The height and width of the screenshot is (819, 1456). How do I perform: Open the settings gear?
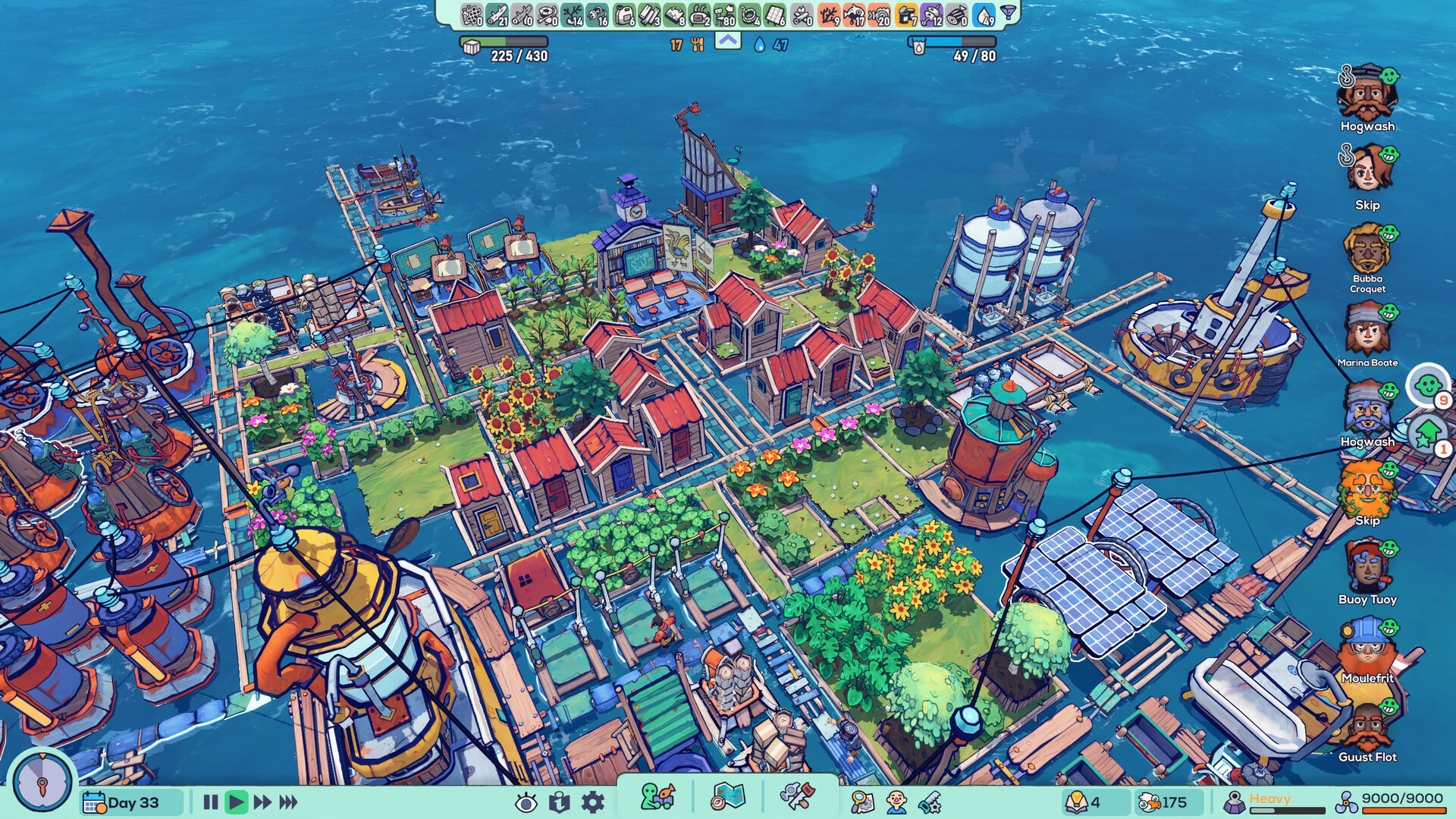click(592, 804)
